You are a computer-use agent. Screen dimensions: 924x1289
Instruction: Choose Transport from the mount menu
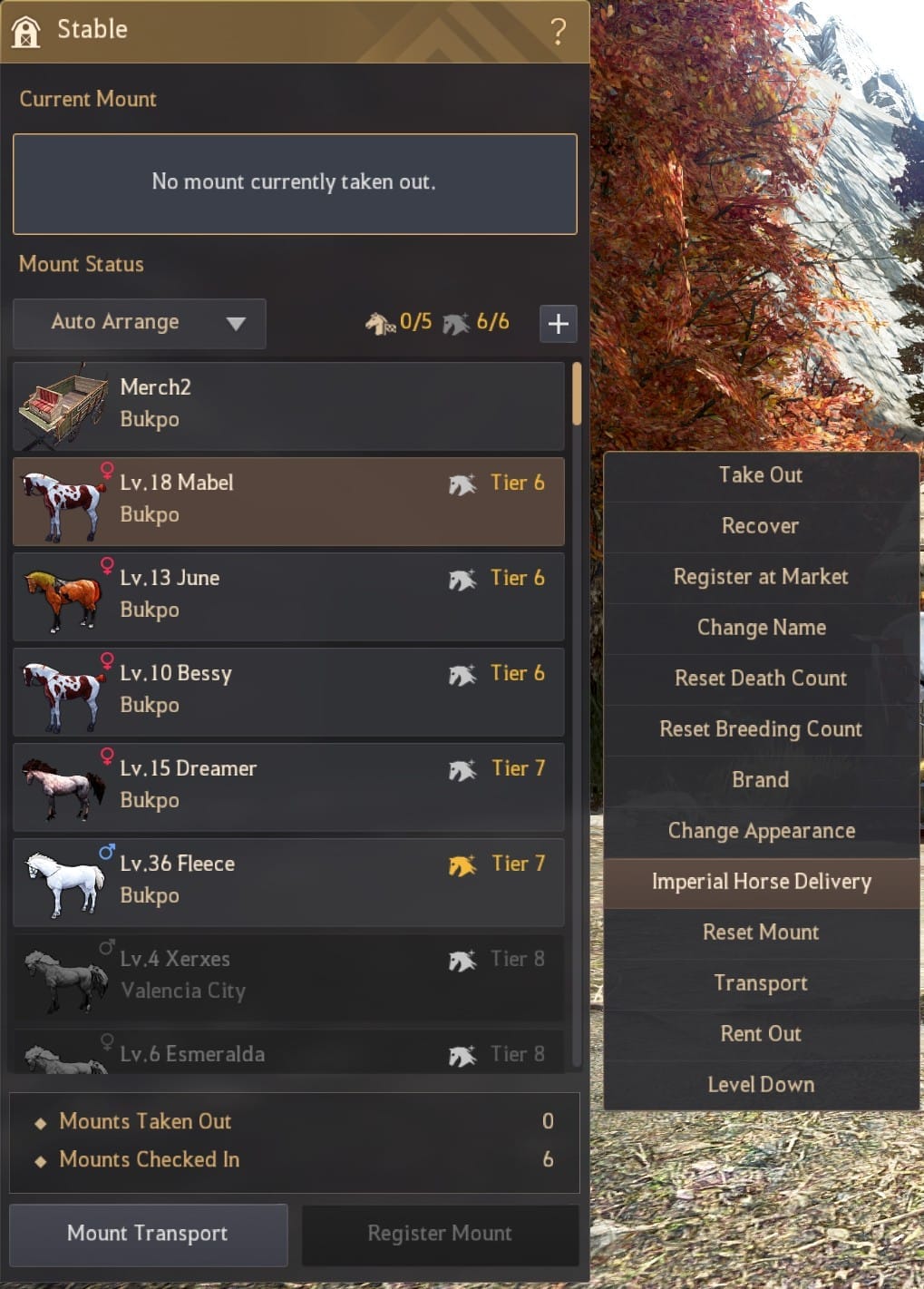tap(761, 983)
